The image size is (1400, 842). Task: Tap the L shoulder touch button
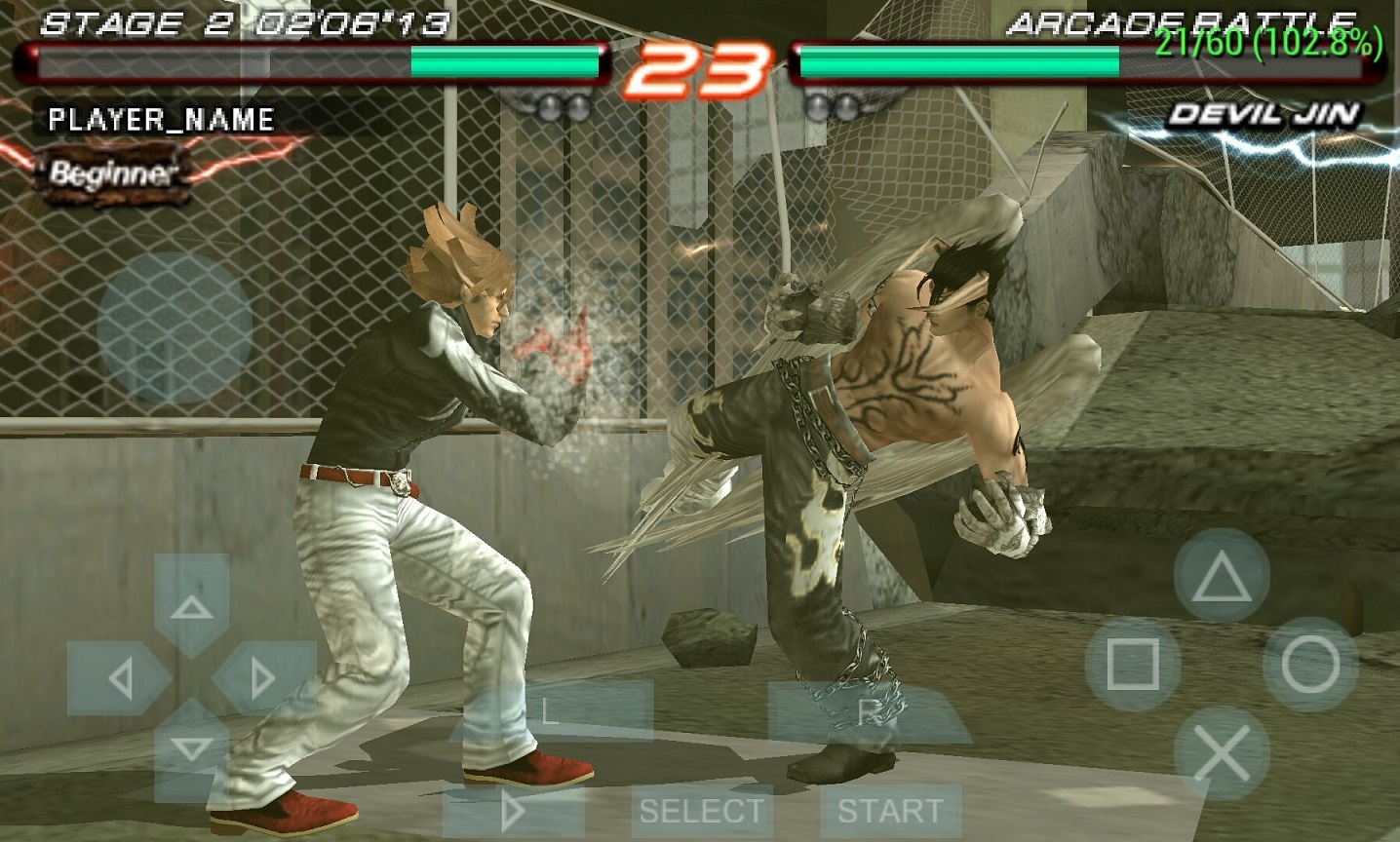pos(551,711)
